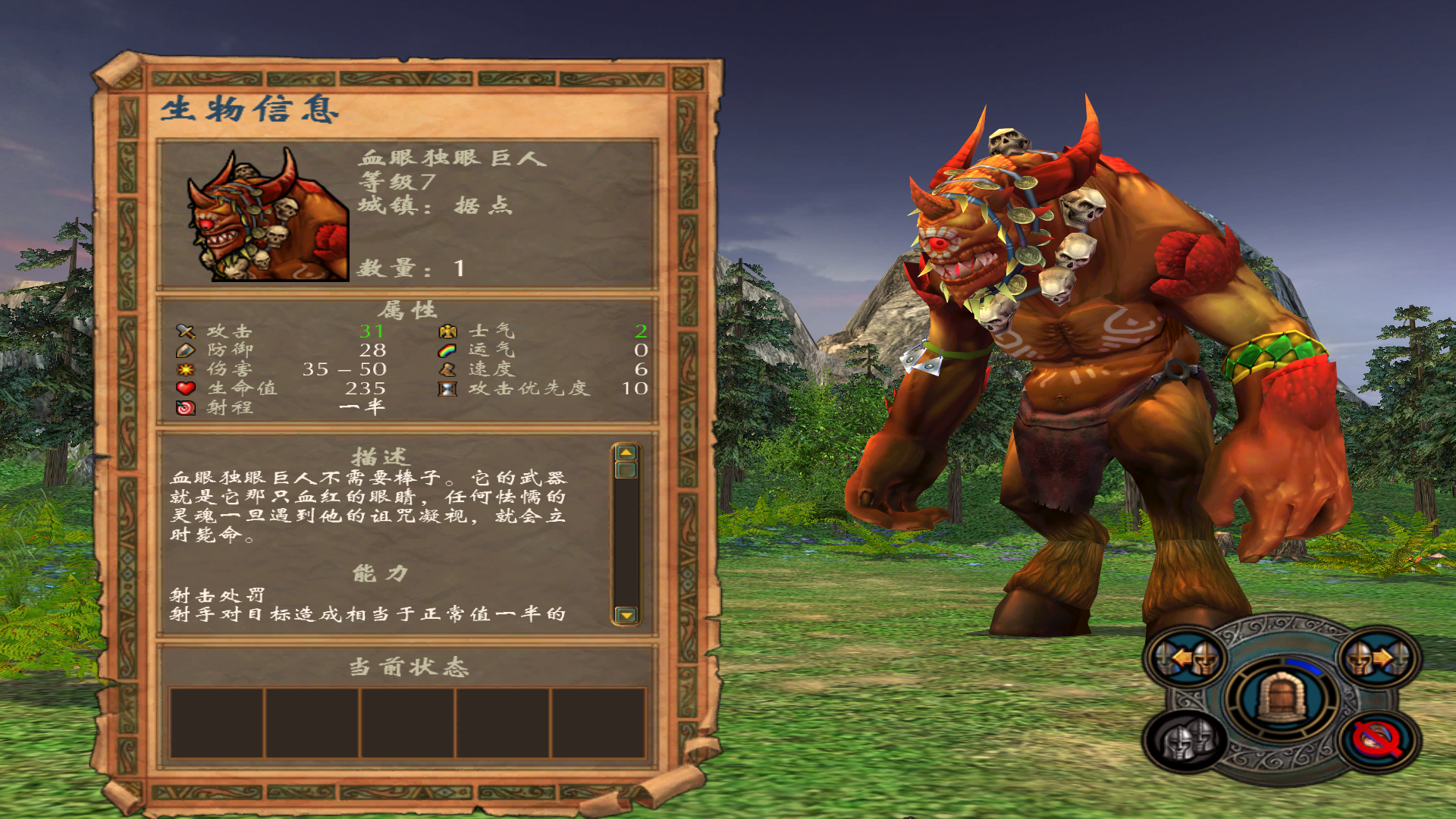Screen dimensions: 1456x819
Task: Exit creature info via the door button
Action: point(1282,698)
